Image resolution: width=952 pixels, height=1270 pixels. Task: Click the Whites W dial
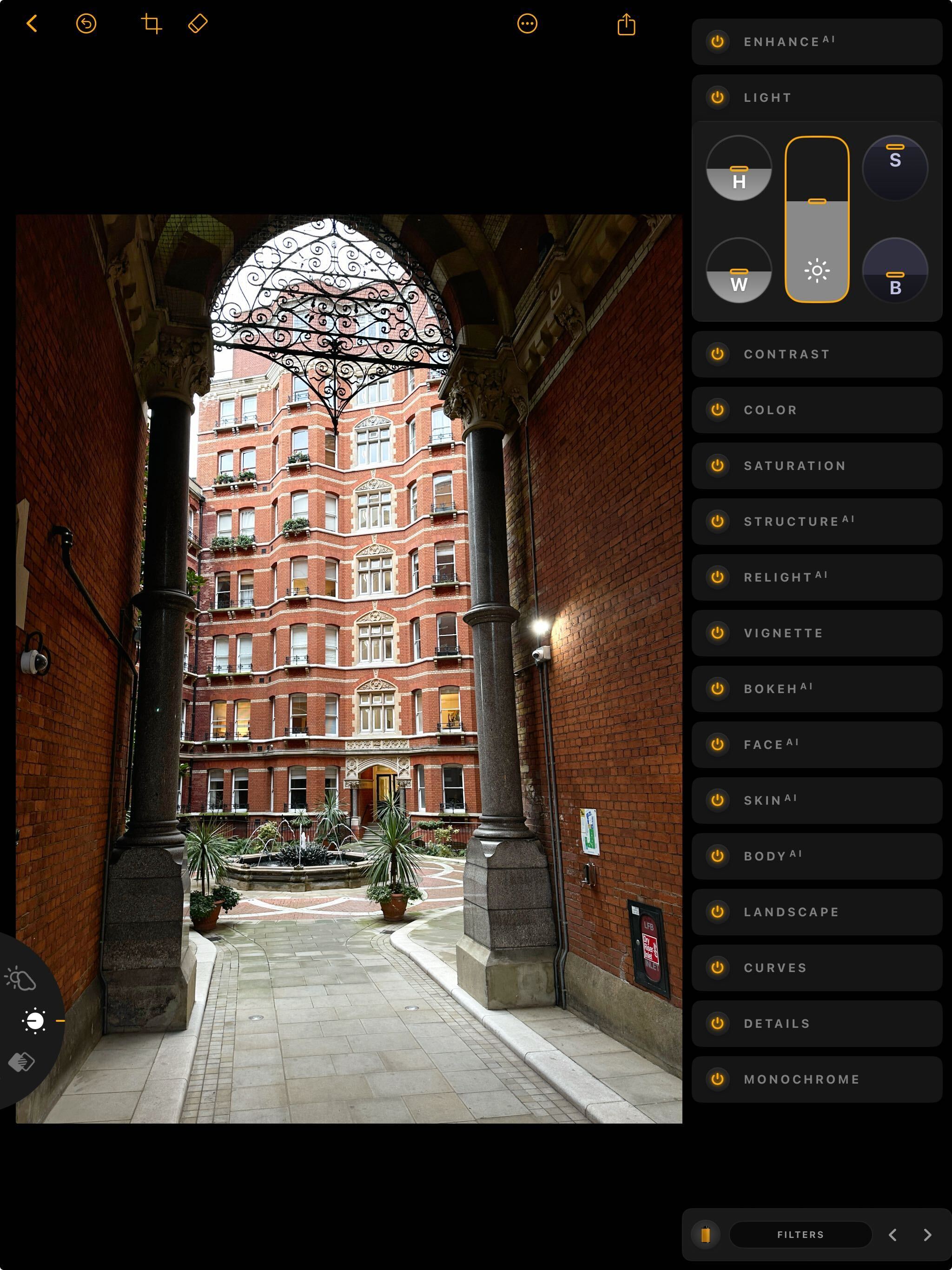pos(738,271)
